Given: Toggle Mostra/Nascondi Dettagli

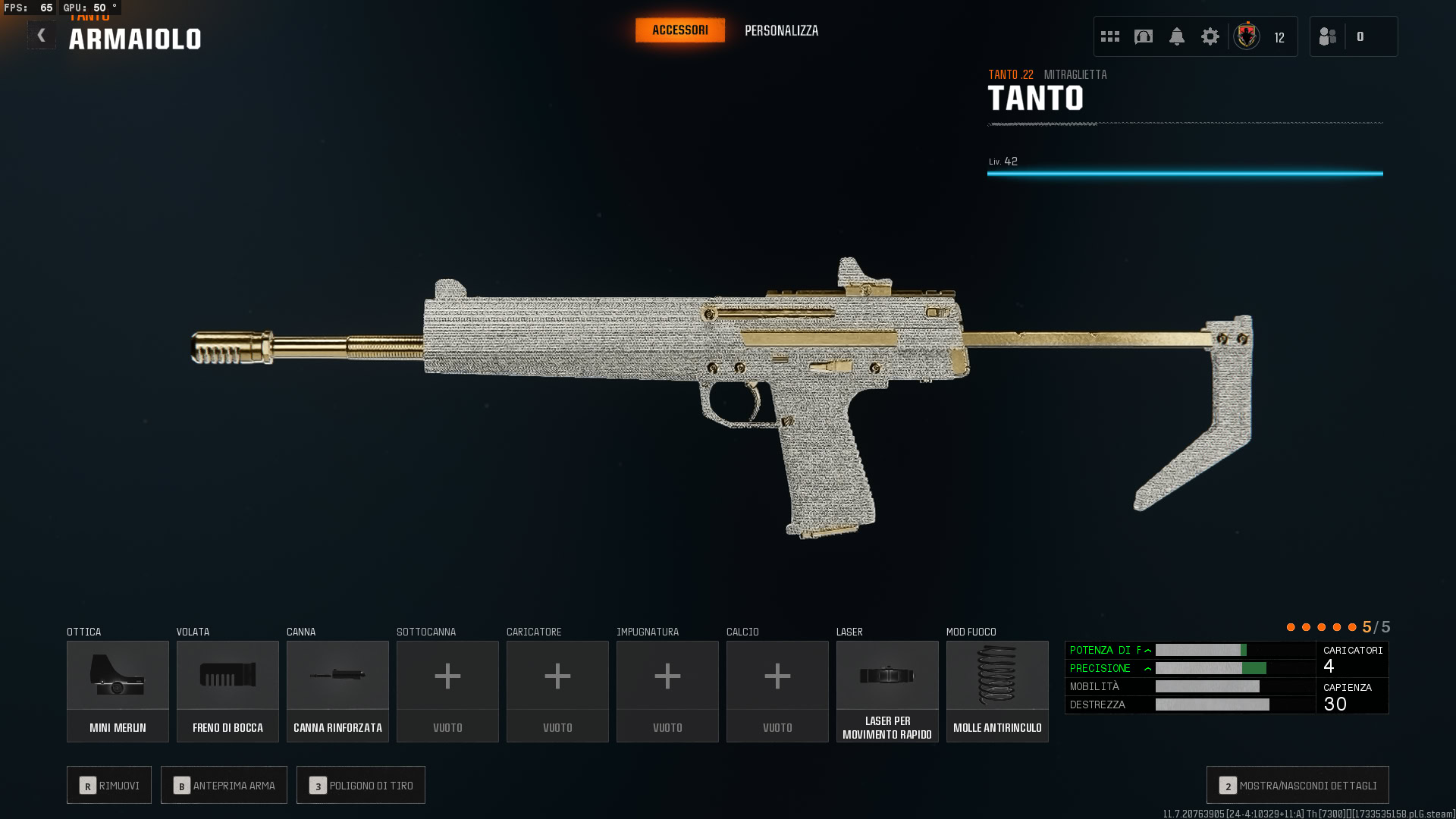Looking at the screenshot, I should click(1298, 785).
